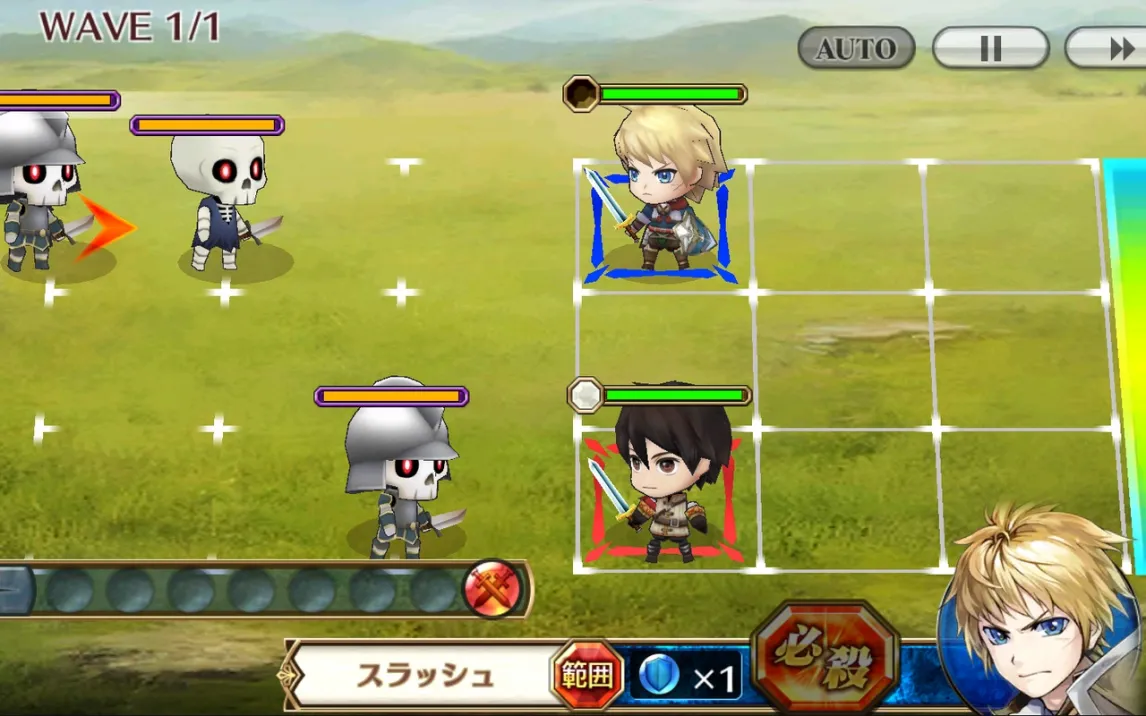This screenshot has width=1146, height=716.
Task: Activate the fast-forward speed button
Action: 1110,48
